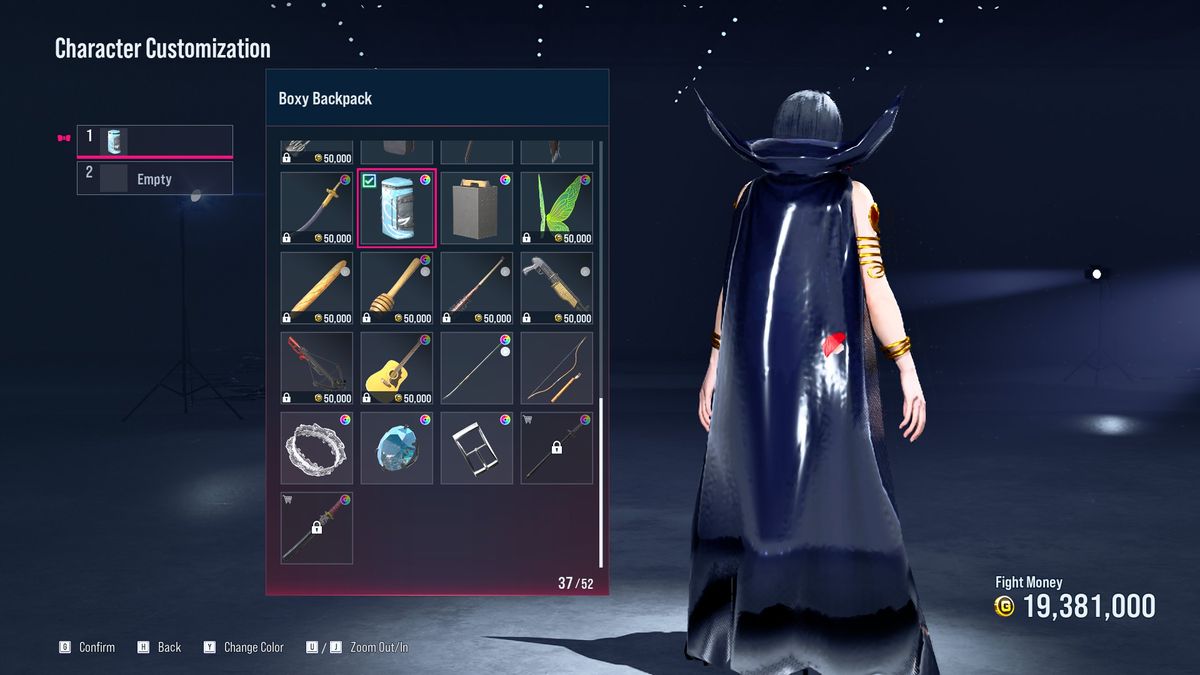Choose the yellow acoustic guitar
Viewport: 1200px width, 675px height.
pyautogui.click(x=397, y=368)
